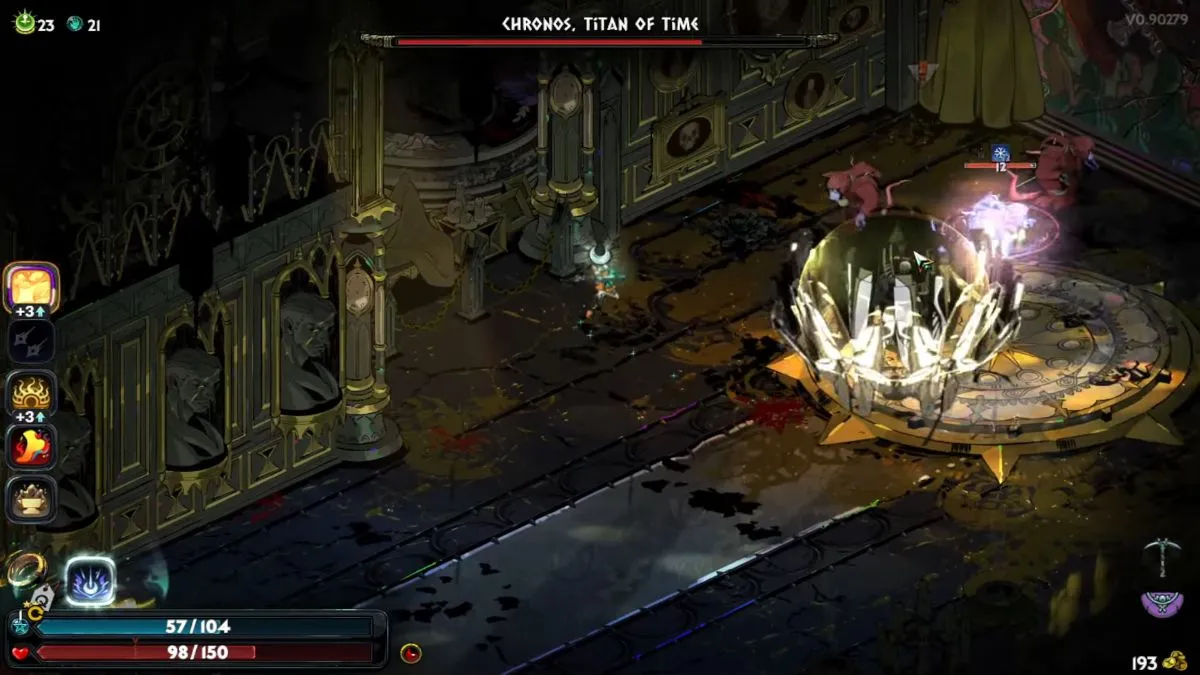Select the golden brazier boon icon
Screen dimensions: 1200x675
click(x=32, y=497)
